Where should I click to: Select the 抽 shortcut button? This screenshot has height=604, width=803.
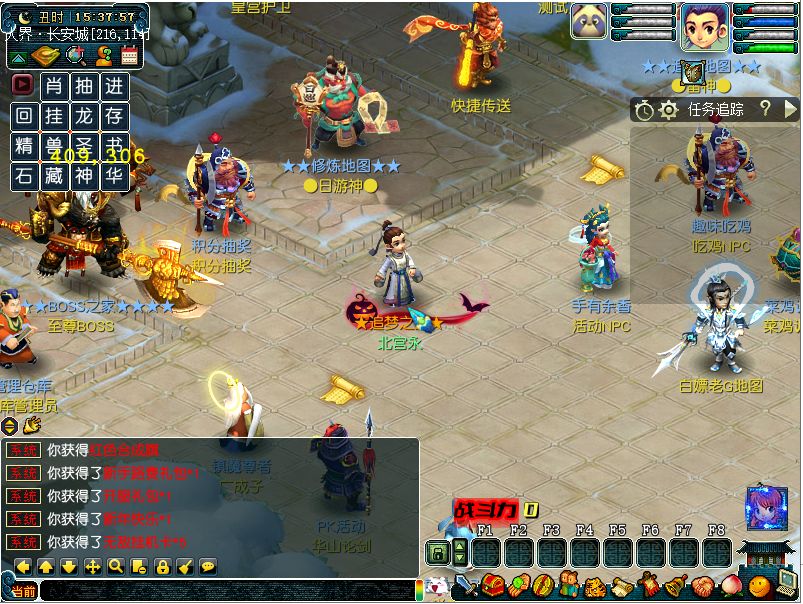[x=84, y=86]
